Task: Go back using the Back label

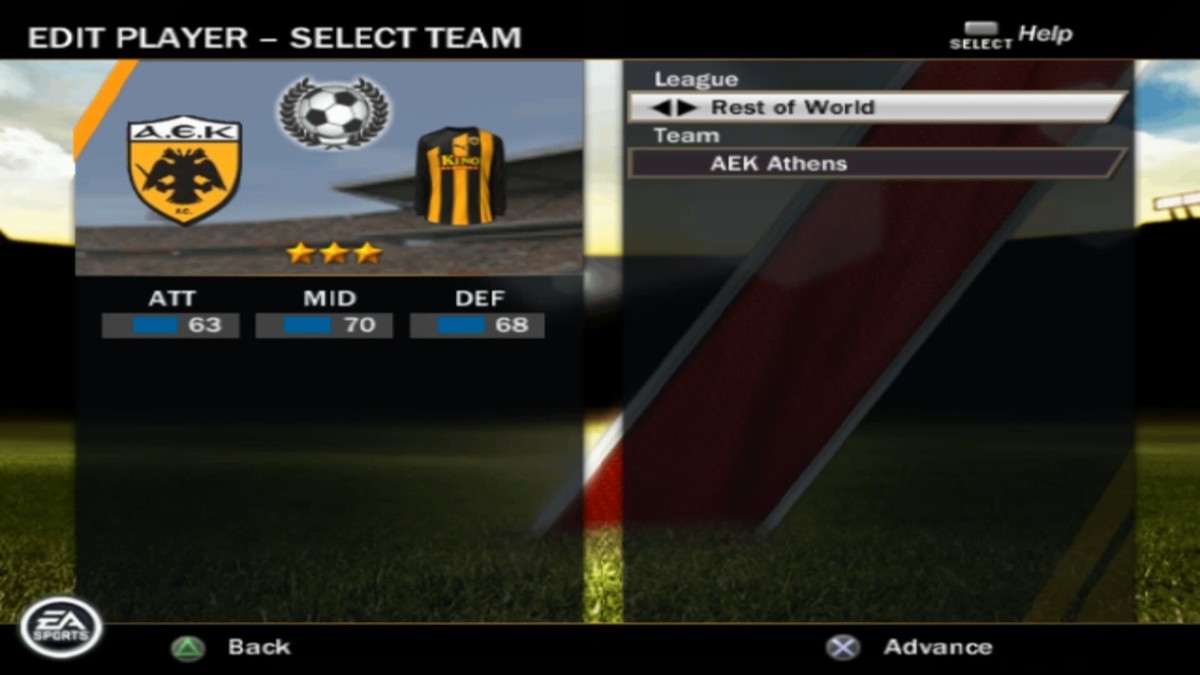Action: pyautogui.click(x=258, y=647)
